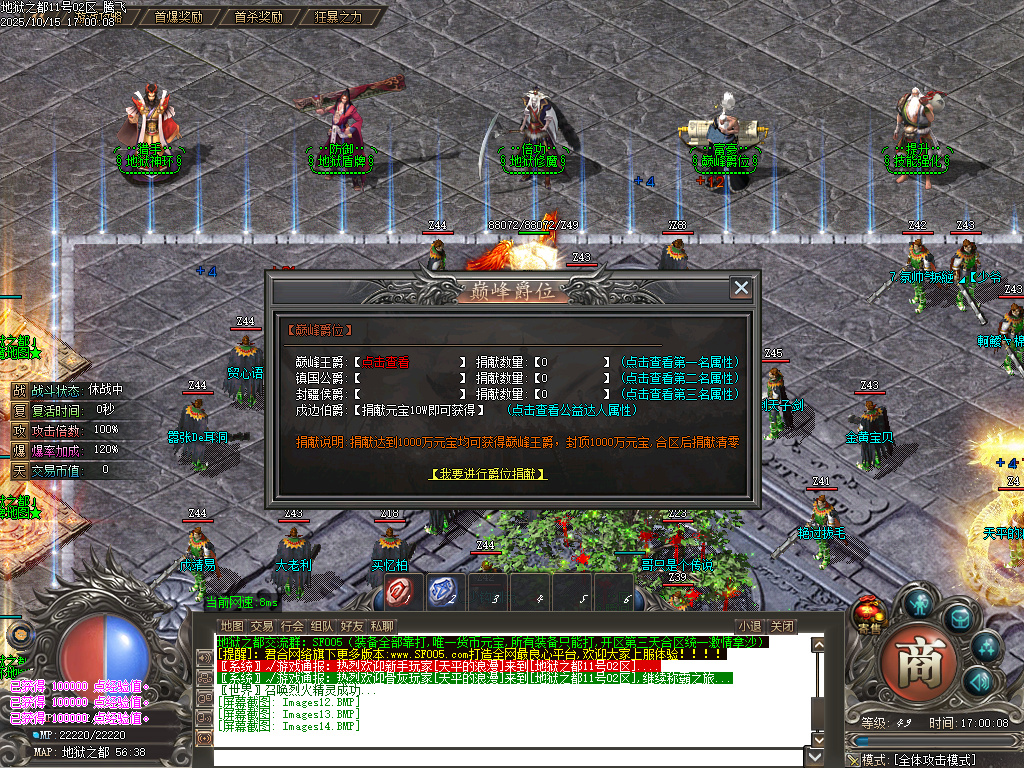
Task: Open the 首杀奖励 top menu button
Action: (x=258, y=17)
